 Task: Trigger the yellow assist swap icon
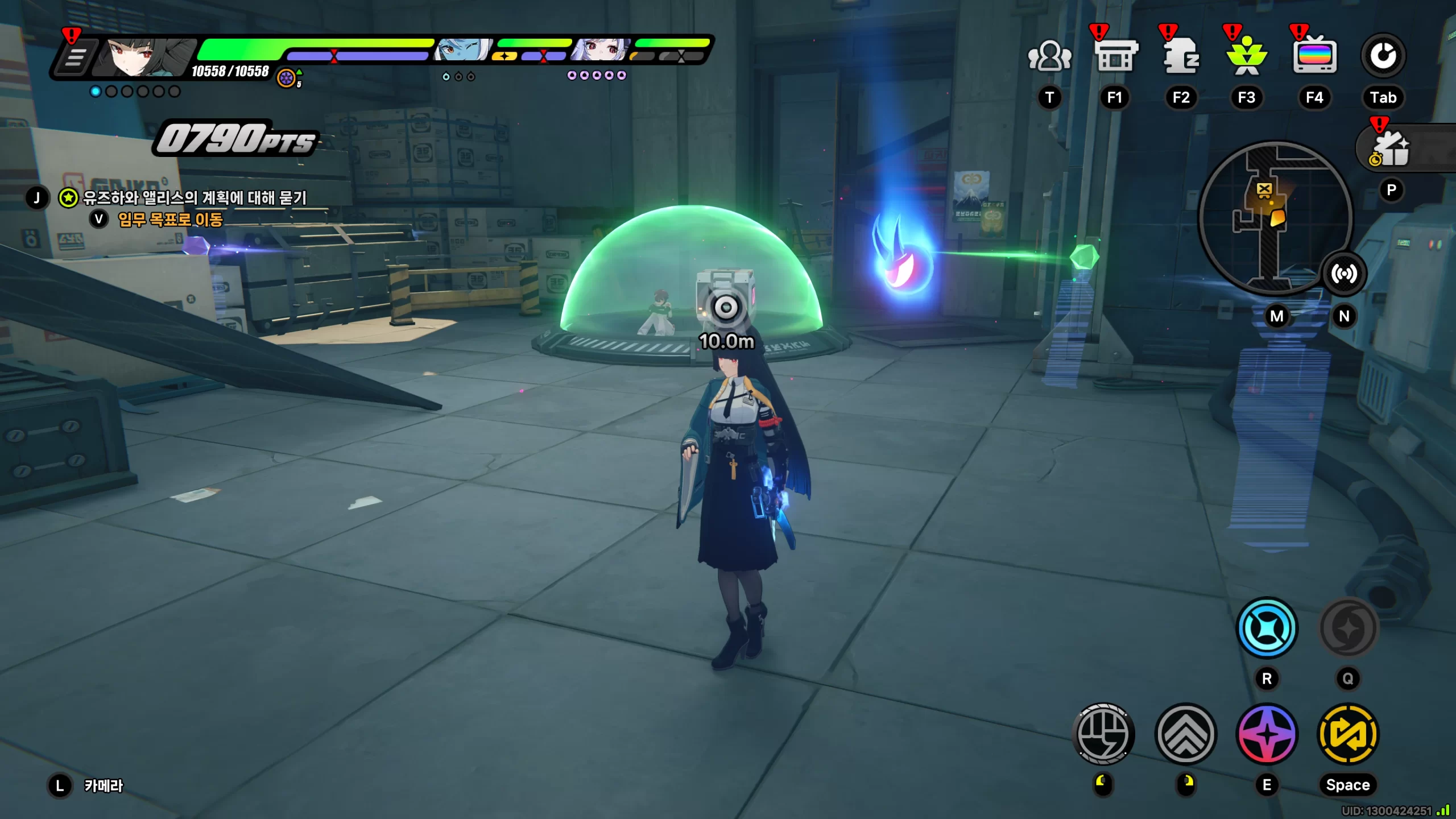click(1347, 734)
